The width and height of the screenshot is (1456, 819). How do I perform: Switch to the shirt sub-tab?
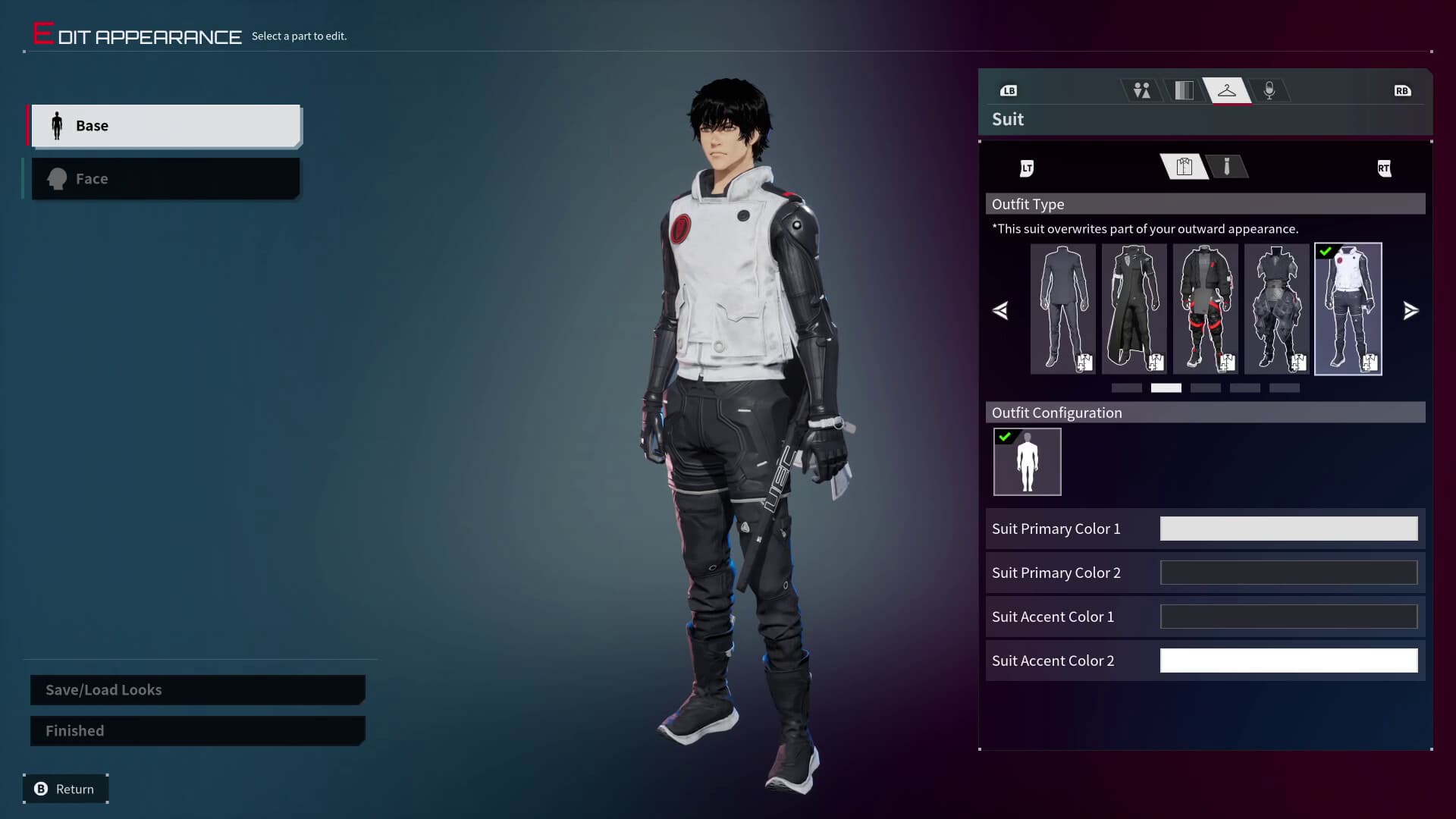pos(1184,167)
